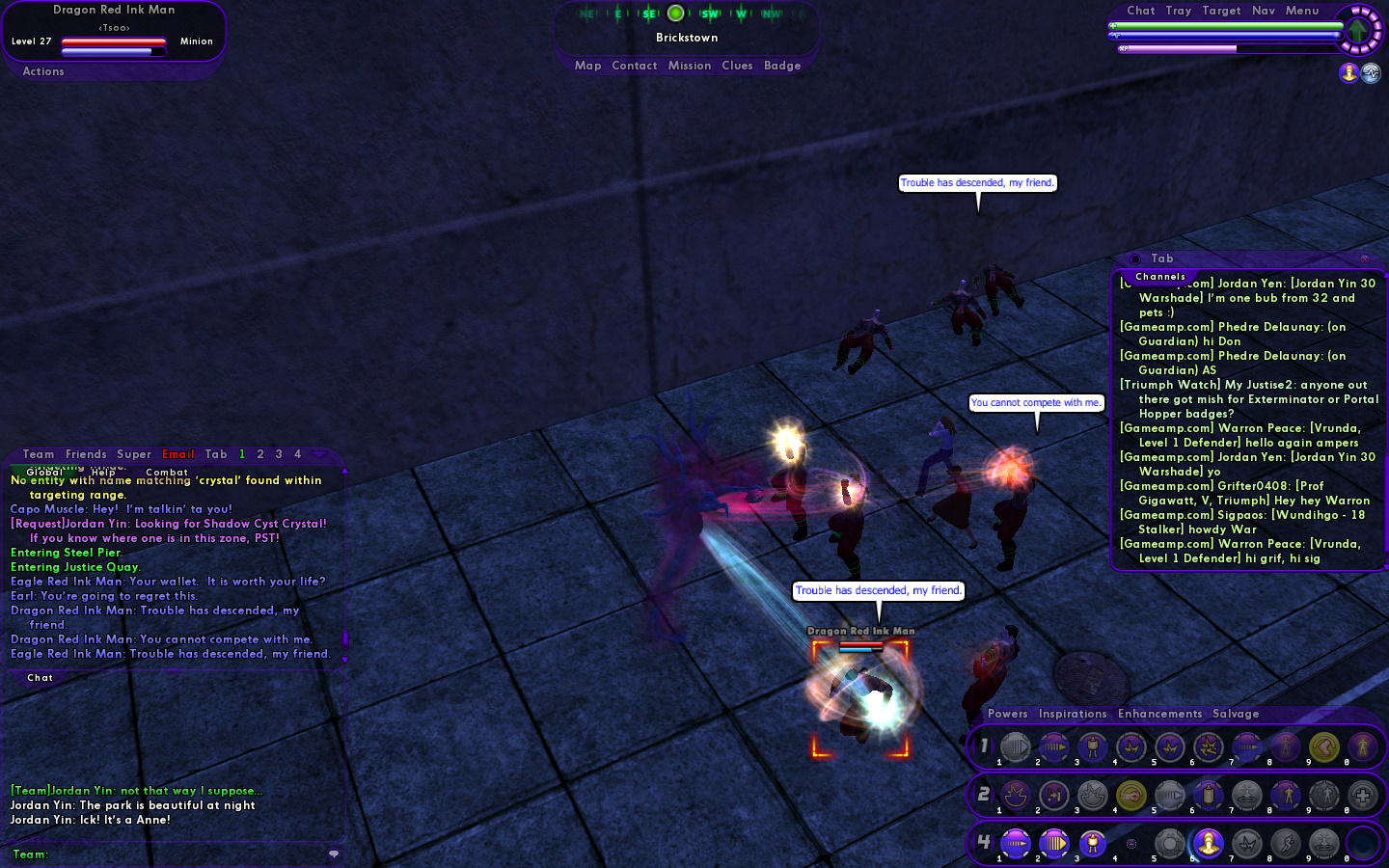Open the Email tab

point(178,454)
